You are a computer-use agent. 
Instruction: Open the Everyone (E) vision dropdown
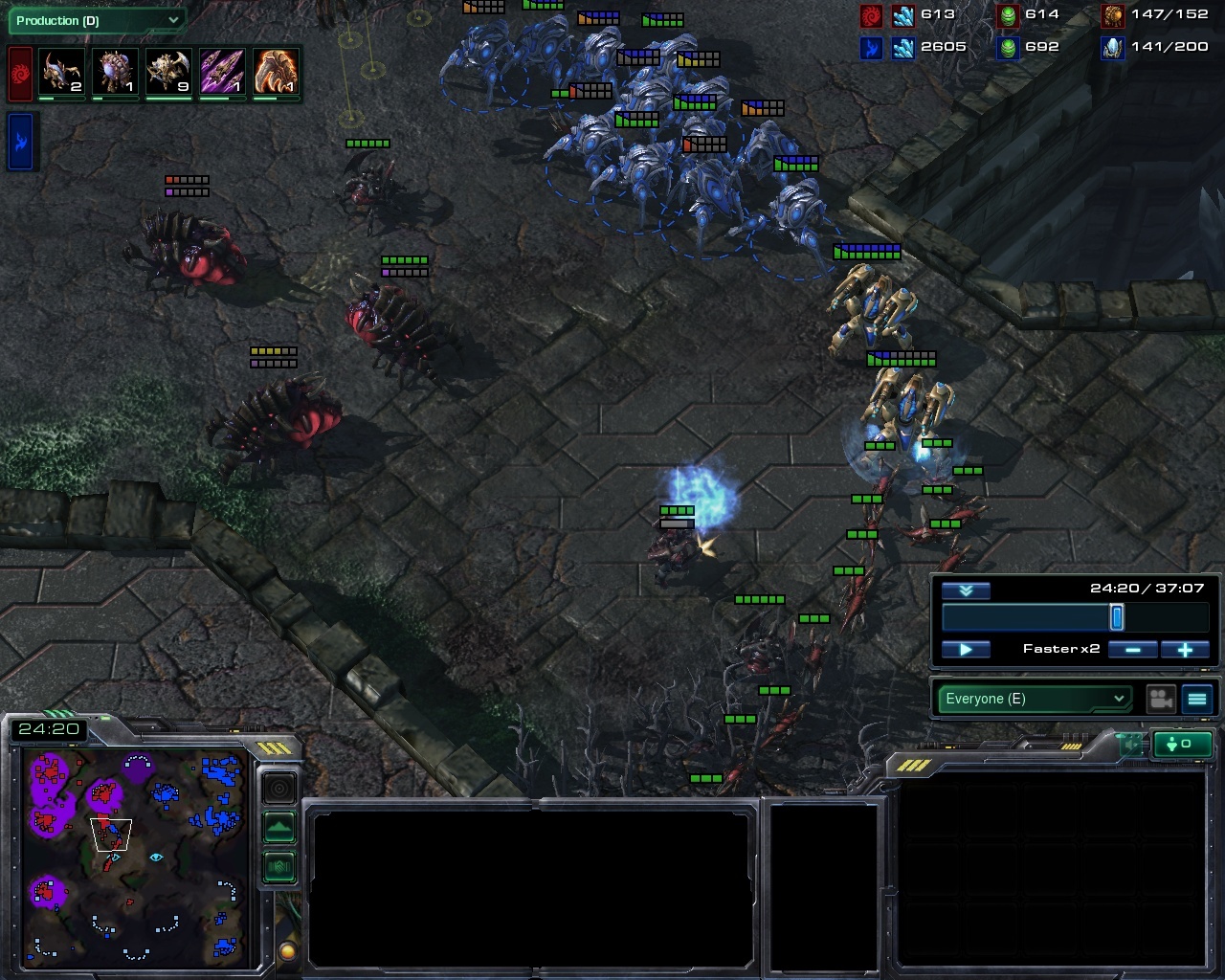1034,699
